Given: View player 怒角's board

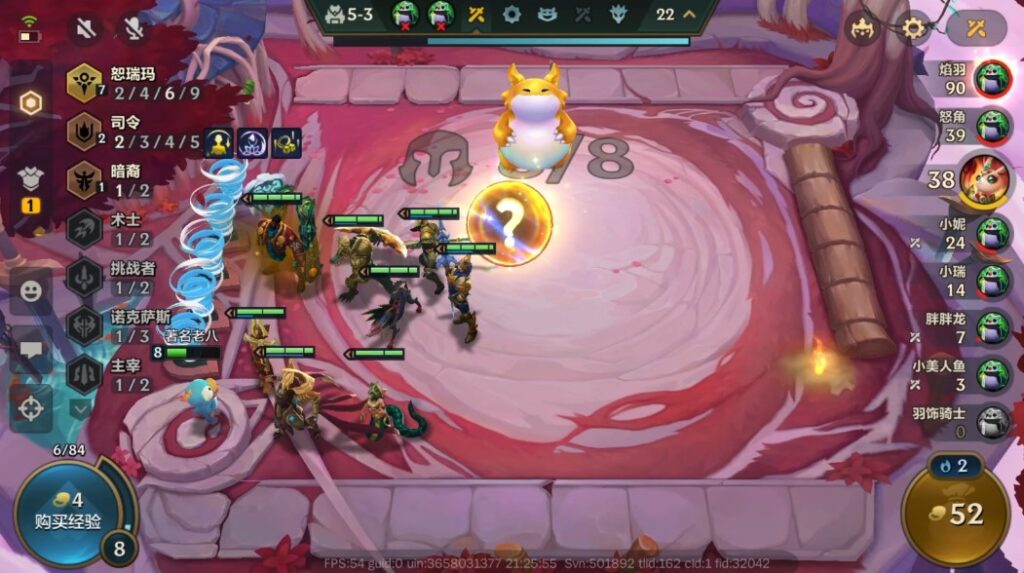Looking at the screenshot, I should pyautogui.click(x=992, y=127).
